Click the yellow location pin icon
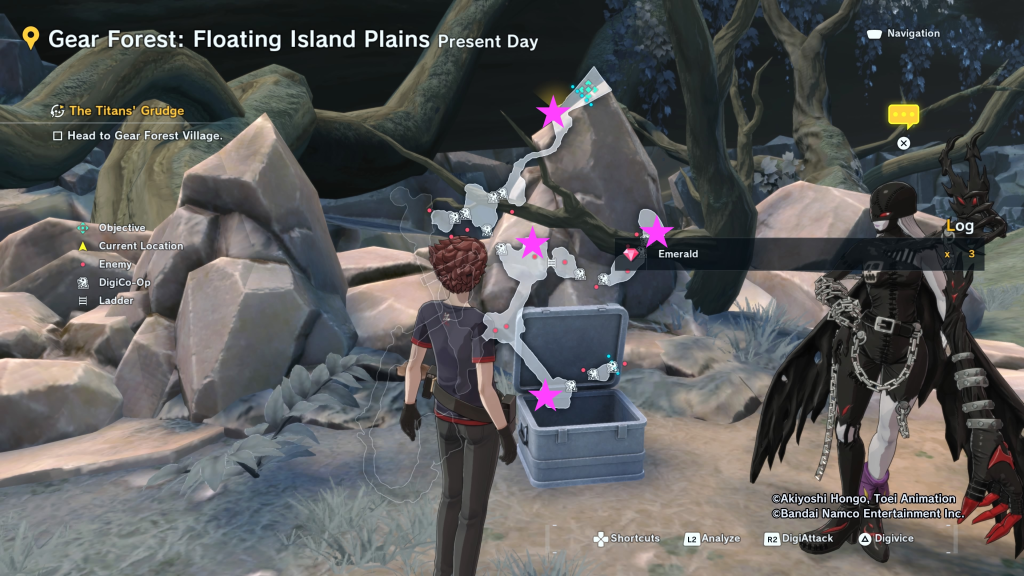Image resolution: width=1024 pixels, height=576 pixels. point(31,39)
